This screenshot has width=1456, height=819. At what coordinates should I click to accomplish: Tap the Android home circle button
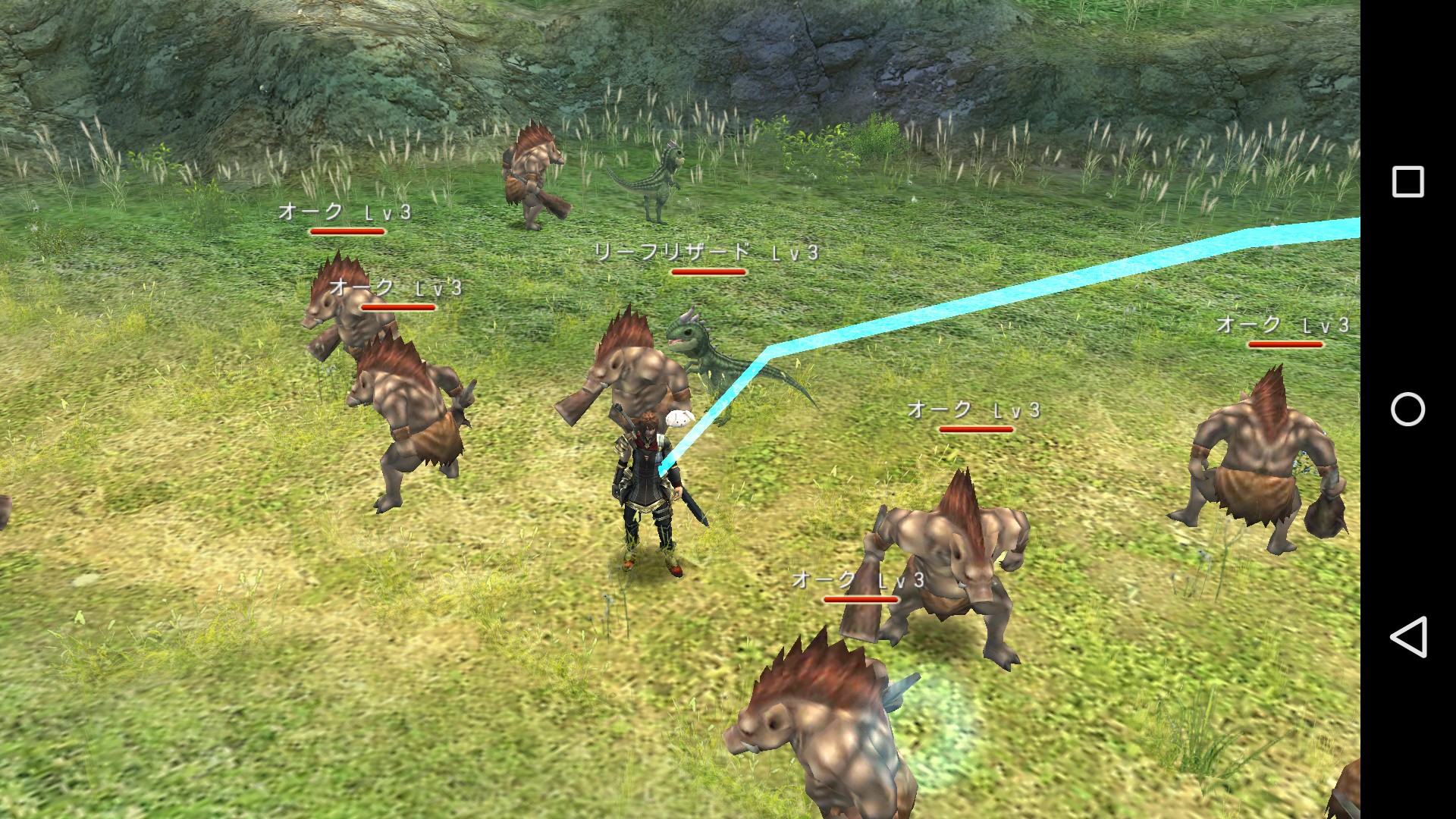click(x=1407, y=409)
